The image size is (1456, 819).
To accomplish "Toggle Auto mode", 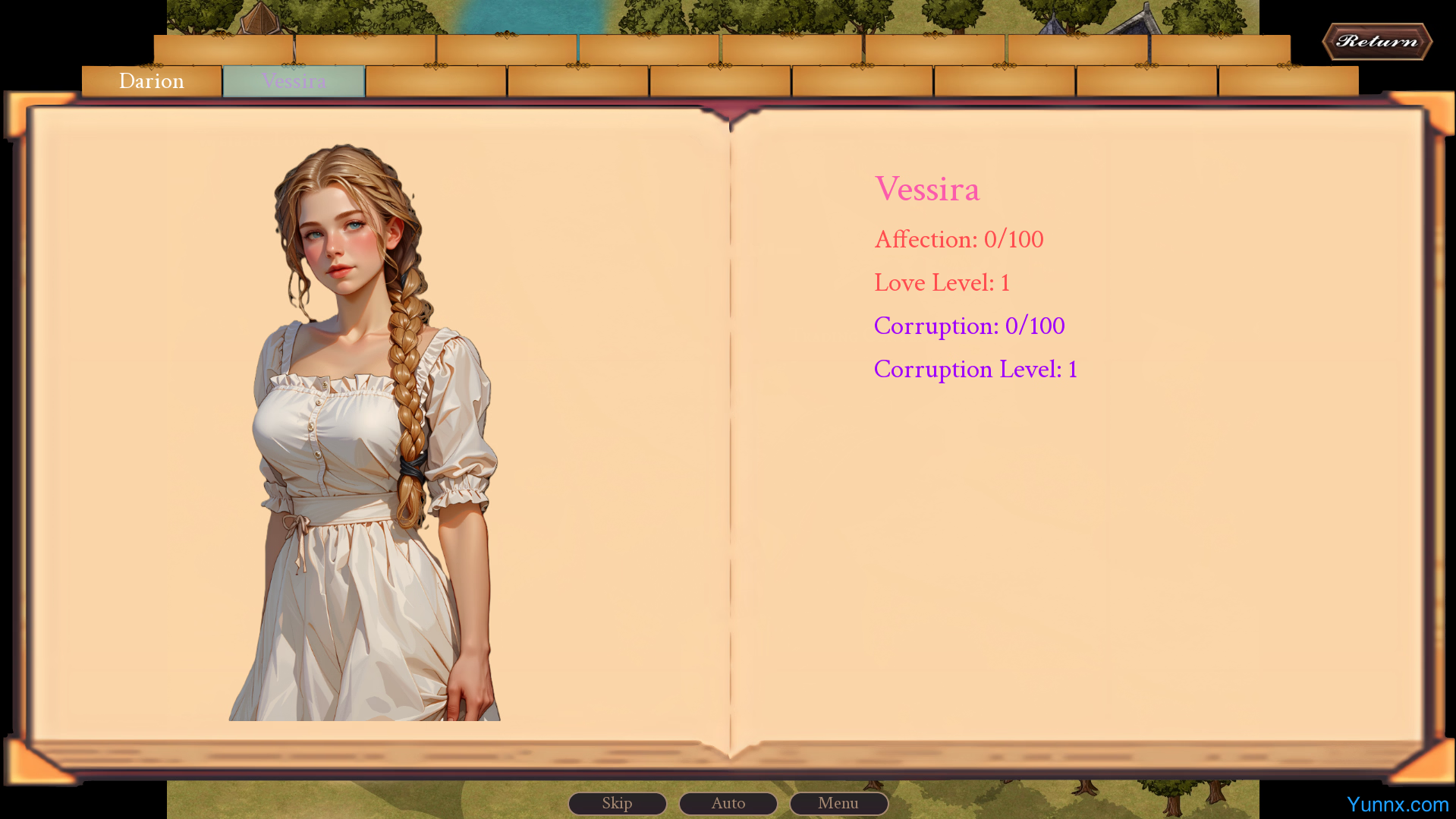I will (x=728, y=803).
